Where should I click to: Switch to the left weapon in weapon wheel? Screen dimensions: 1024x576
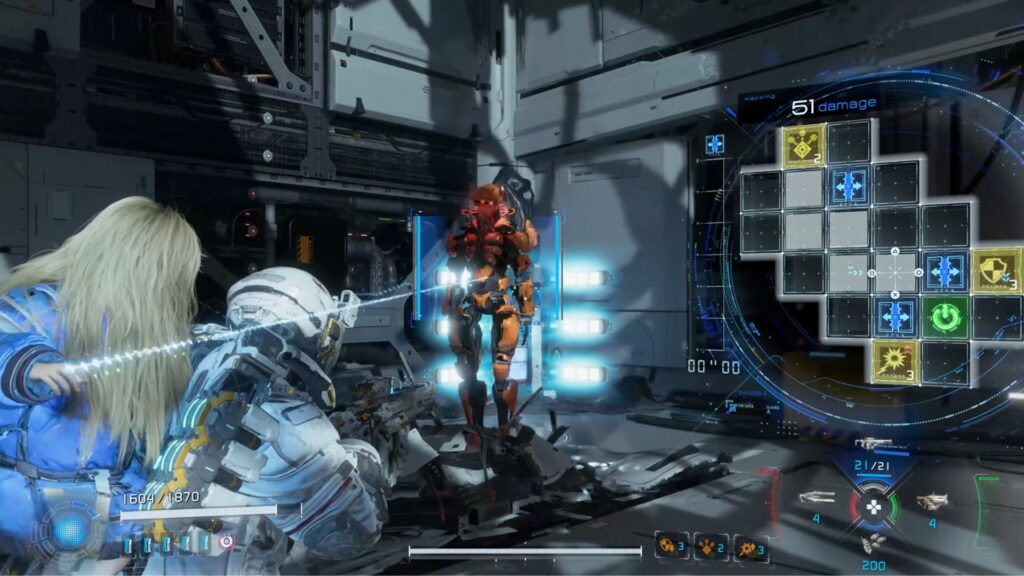[817, 497]
